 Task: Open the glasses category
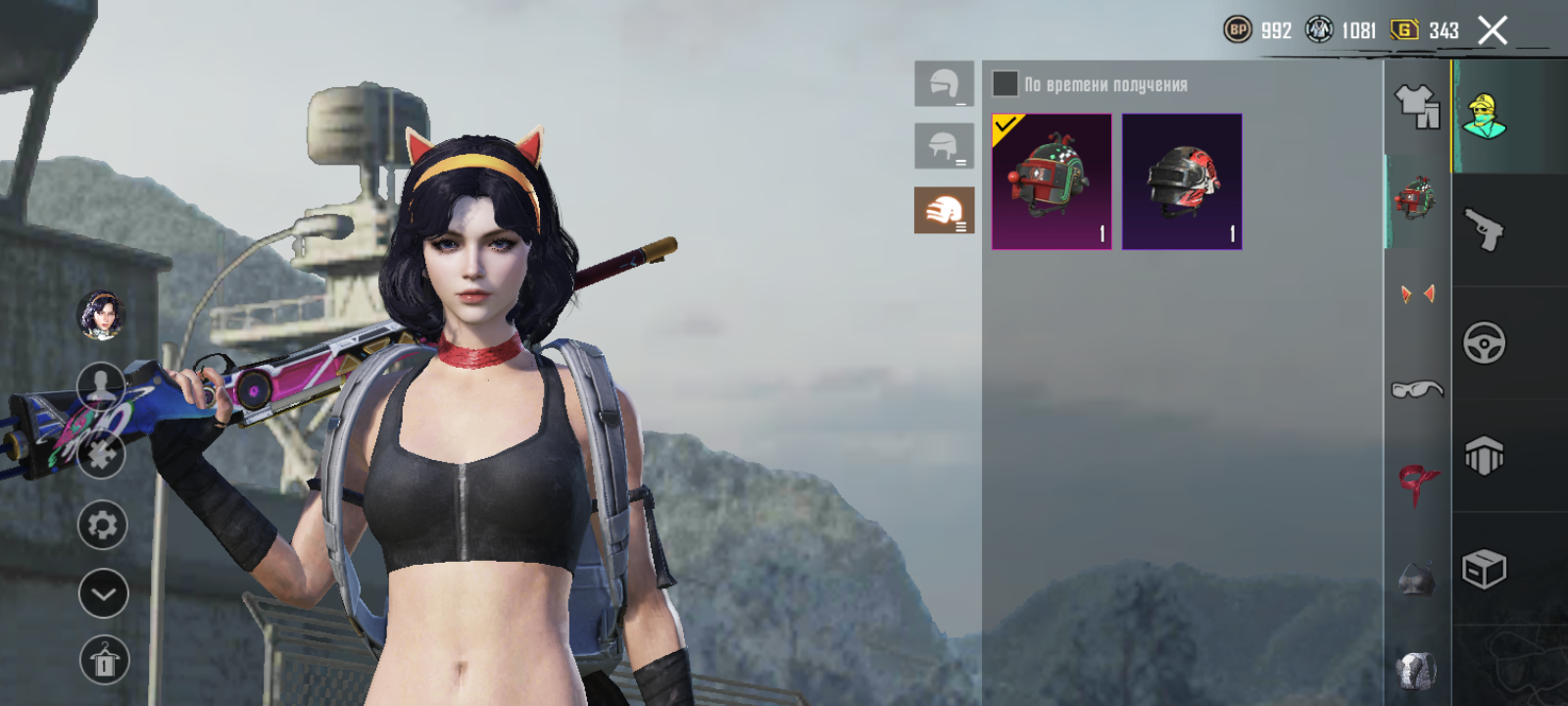click(1417, 390)
